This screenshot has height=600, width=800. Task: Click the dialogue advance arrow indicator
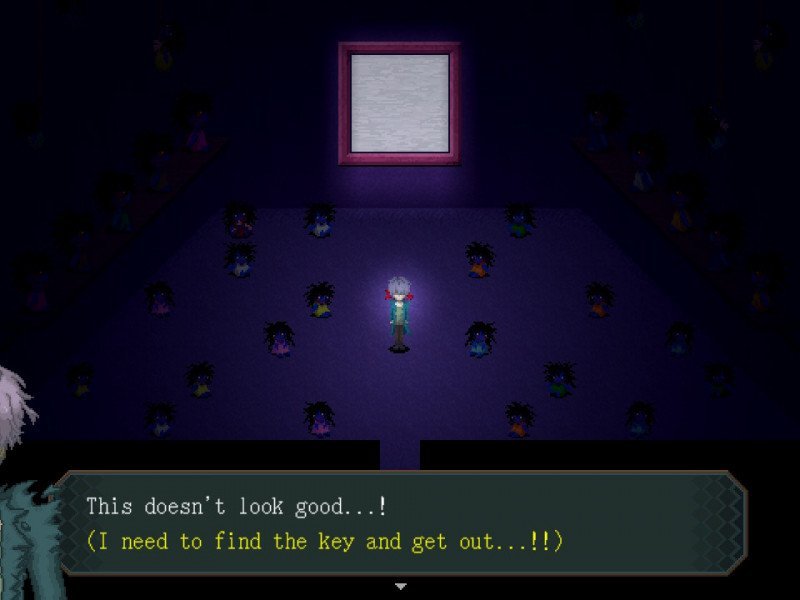(x=400, y=585)
